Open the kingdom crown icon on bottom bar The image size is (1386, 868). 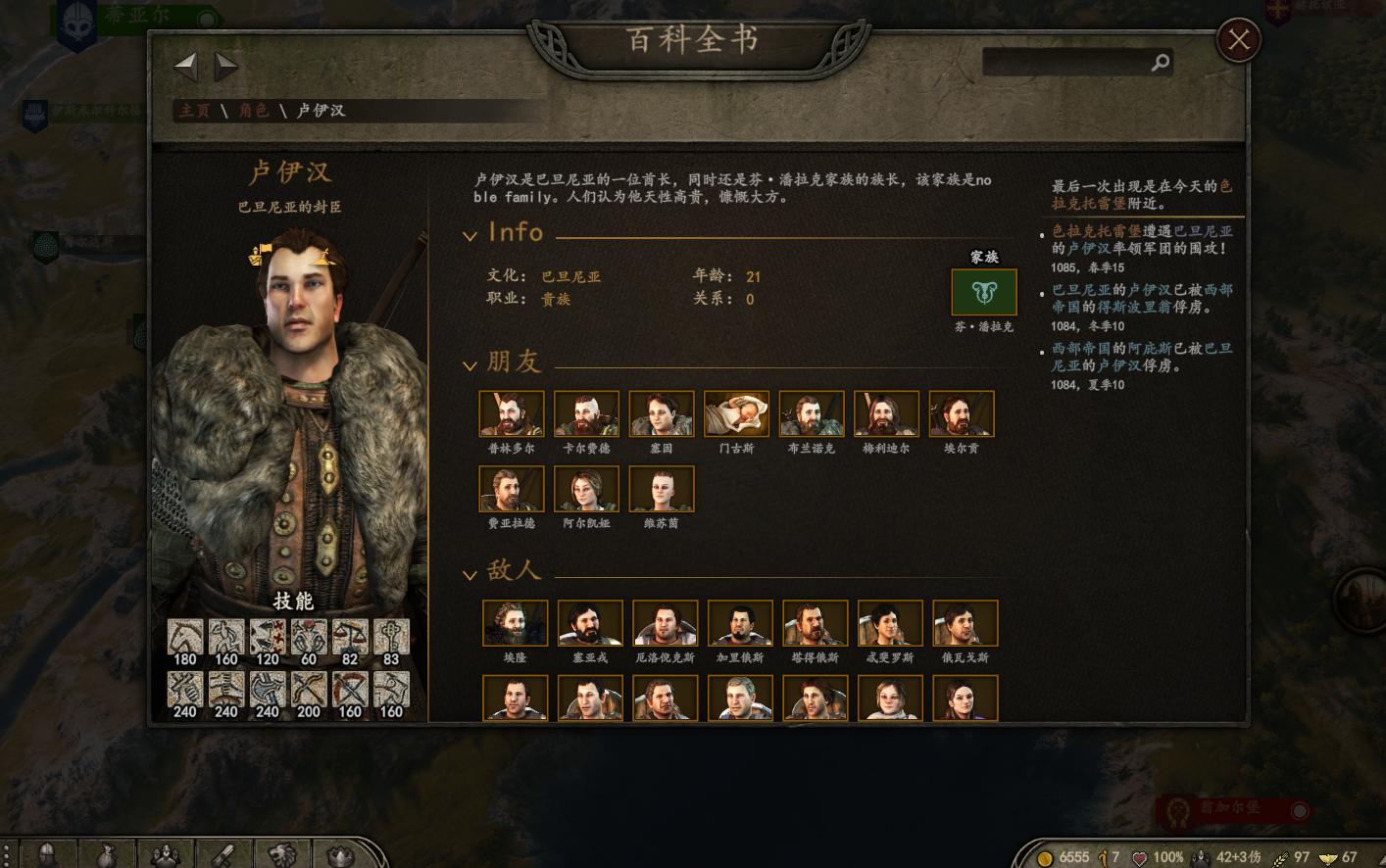coord(341,852)
